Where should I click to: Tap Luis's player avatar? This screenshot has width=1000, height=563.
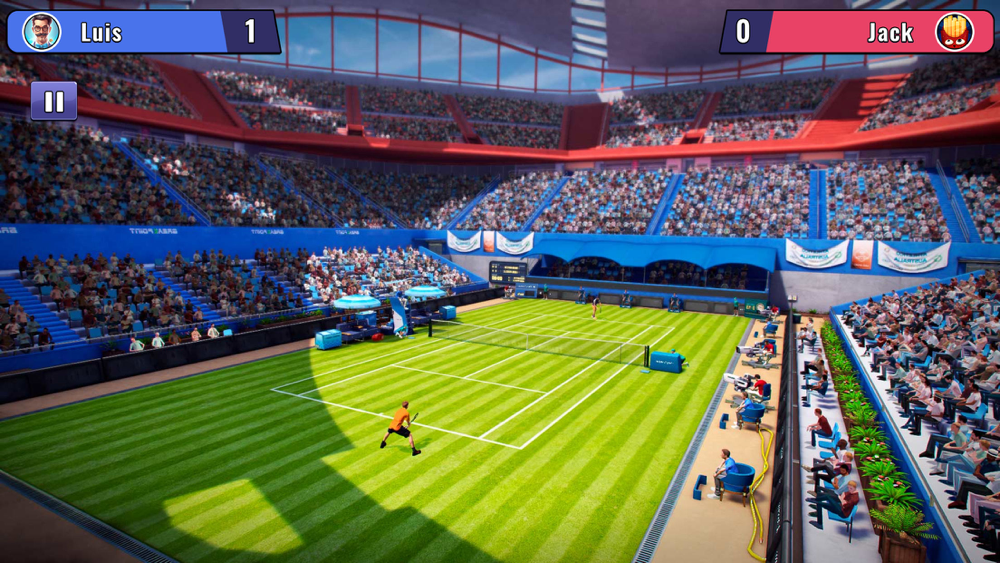click(41, 32)
